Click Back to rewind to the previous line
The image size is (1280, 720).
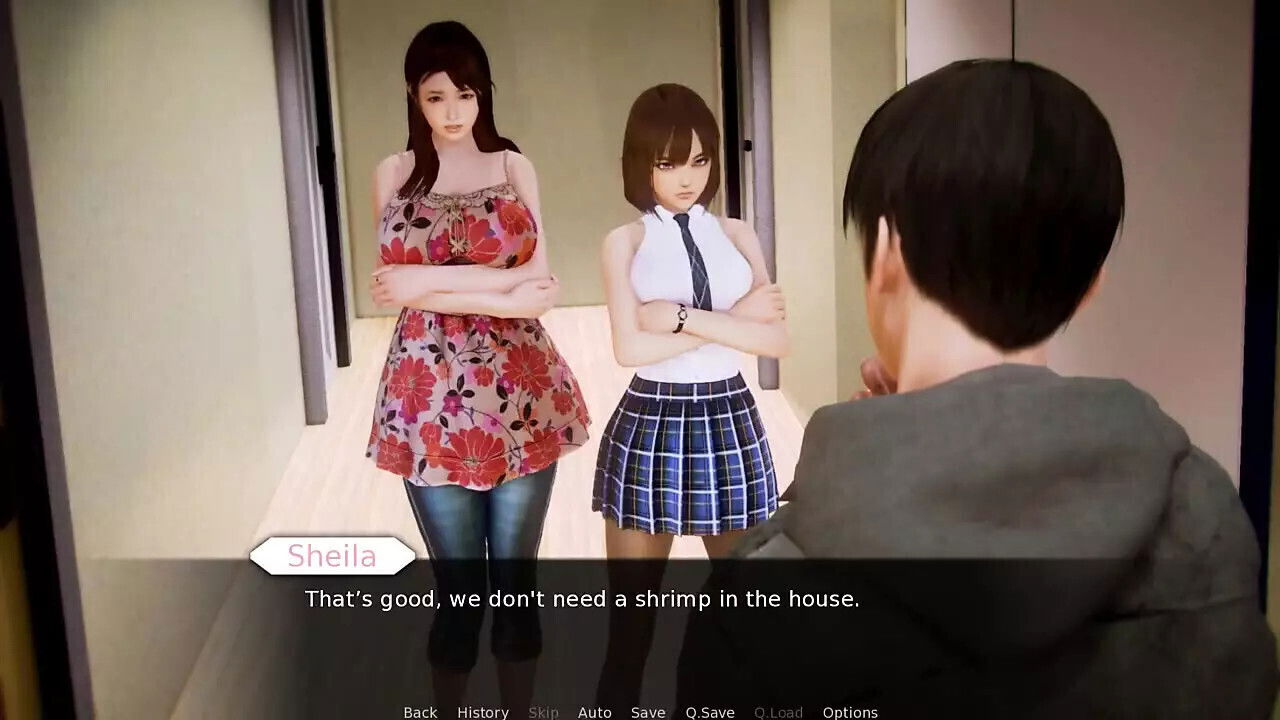pyautogui.click(x=419, y=712)
